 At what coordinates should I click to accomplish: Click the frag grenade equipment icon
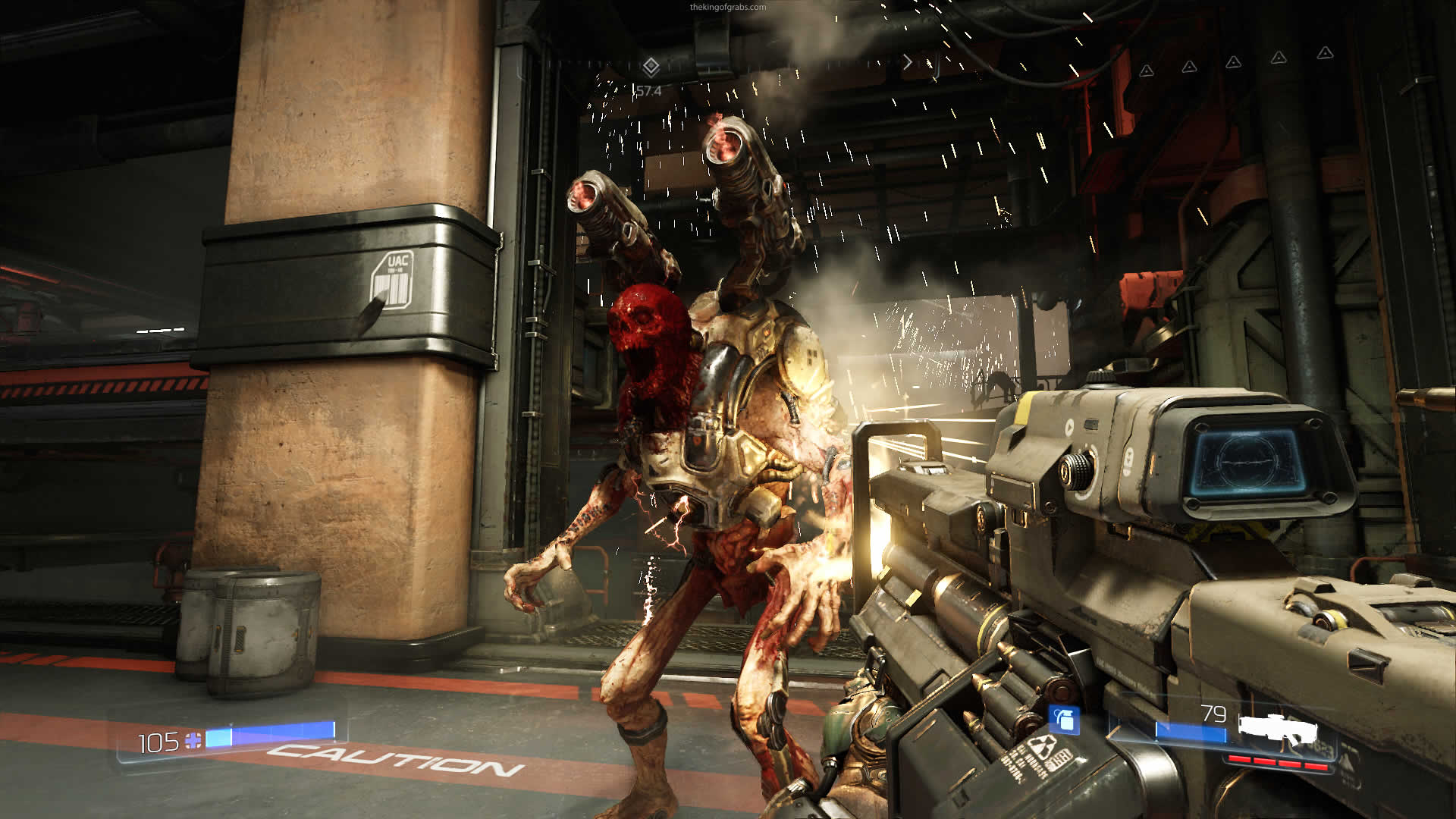coord(1065,720)
